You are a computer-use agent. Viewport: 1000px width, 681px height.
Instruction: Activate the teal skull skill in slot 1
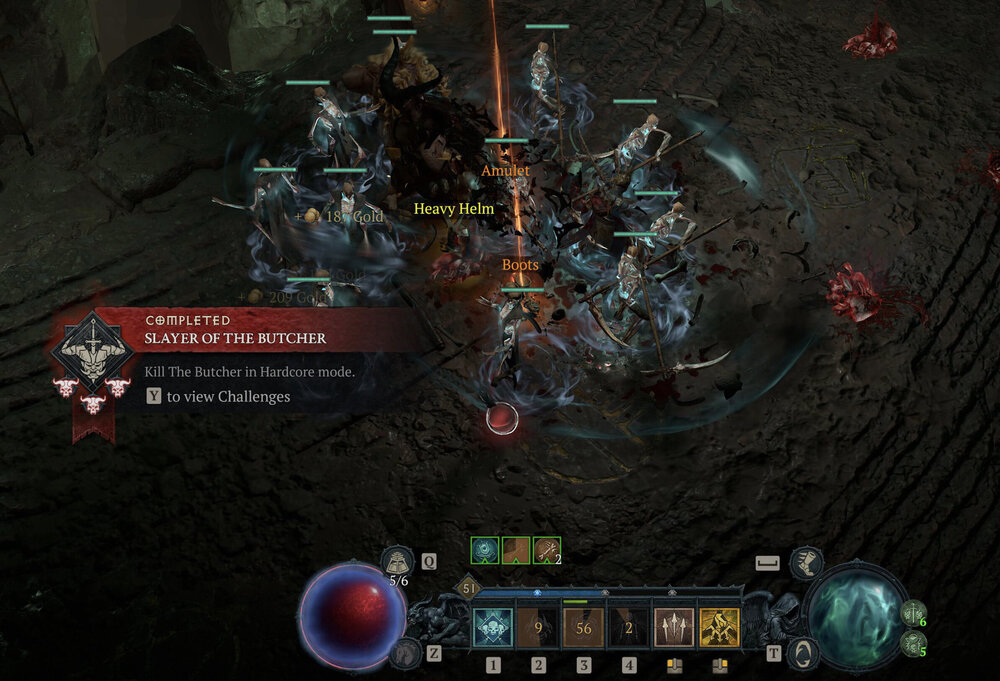(x=493, y=628)
